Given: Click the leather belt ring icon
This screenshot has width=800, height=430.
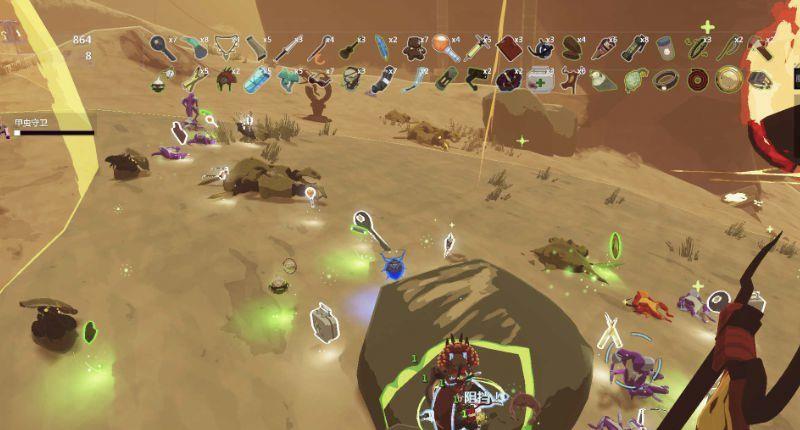Looking at the screenshot, I should 668,78.
